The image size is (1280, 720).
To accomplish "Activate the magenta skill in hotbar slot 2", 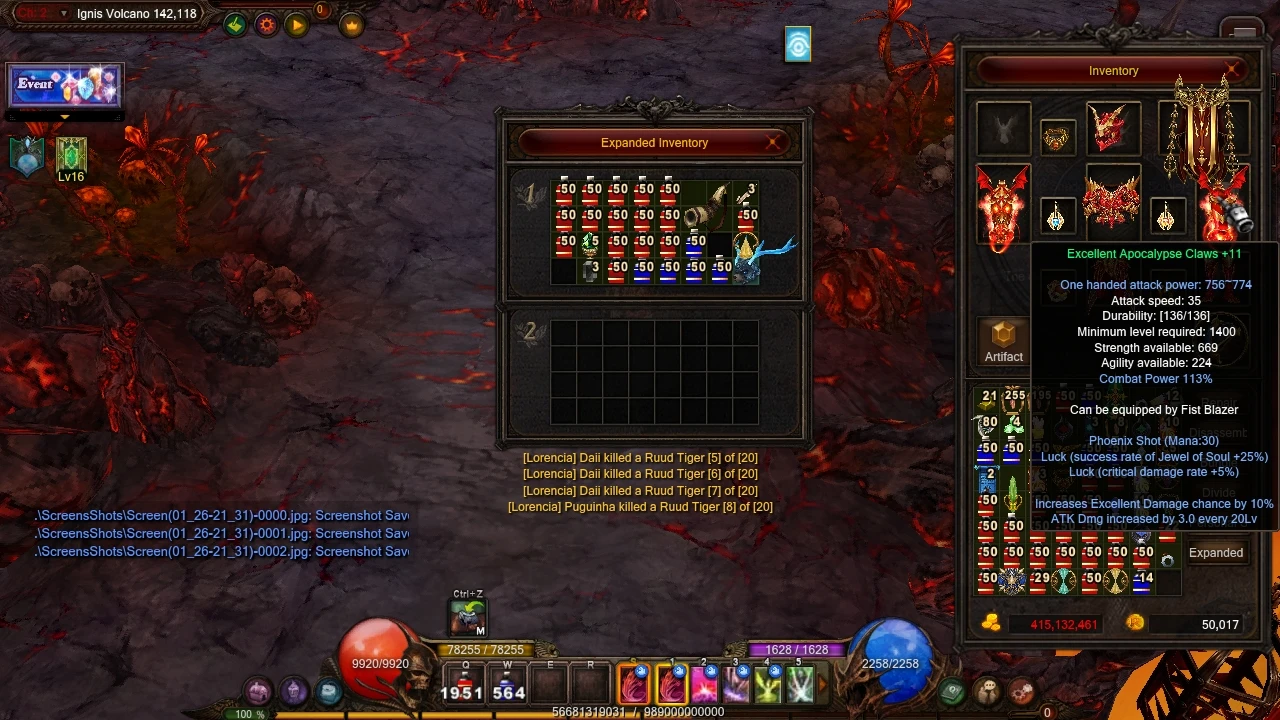I will [704, 684].
